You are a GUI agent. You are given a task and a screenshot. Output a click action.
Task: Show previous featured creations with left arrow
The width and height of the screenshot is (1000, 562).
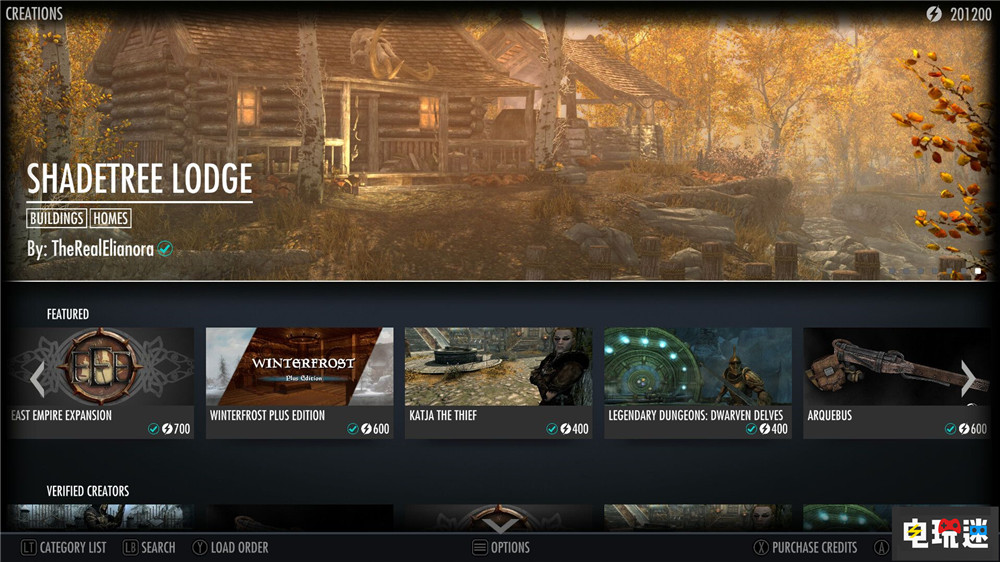click(x=37, y=378)
